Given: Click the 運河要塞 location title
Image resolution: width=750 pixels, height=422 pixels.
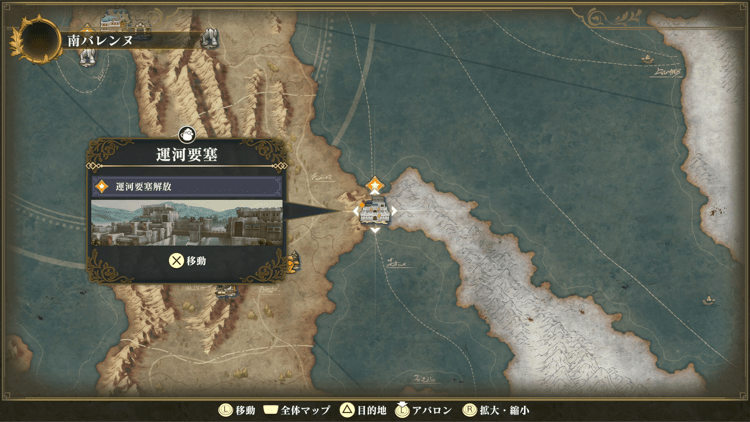Looking at the screenshot, I should (187, 154).
